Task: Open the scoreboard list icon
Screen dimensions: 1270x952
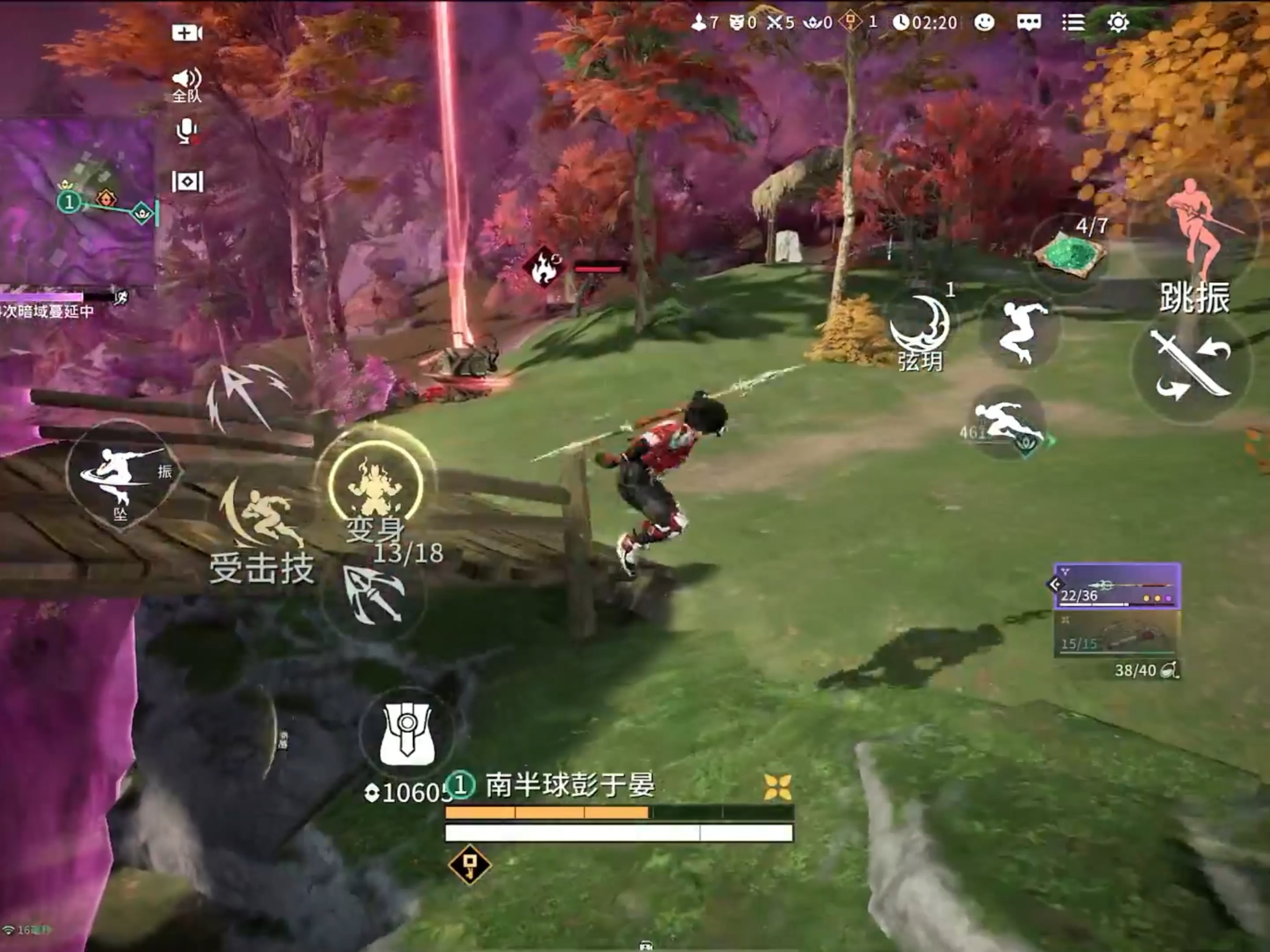Action: (x=1073, y=23)
